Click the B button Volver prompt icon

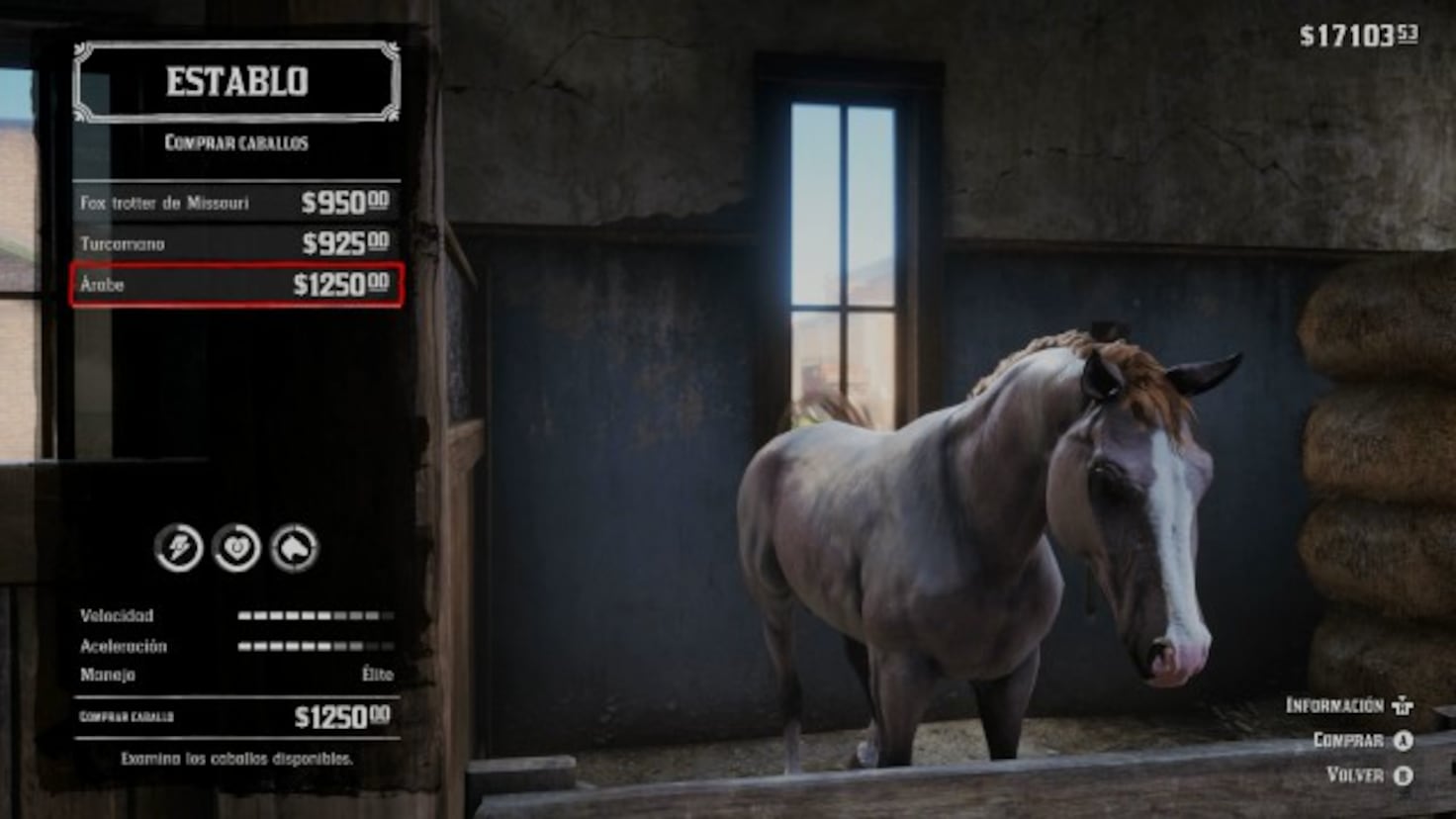(1403, 776)
